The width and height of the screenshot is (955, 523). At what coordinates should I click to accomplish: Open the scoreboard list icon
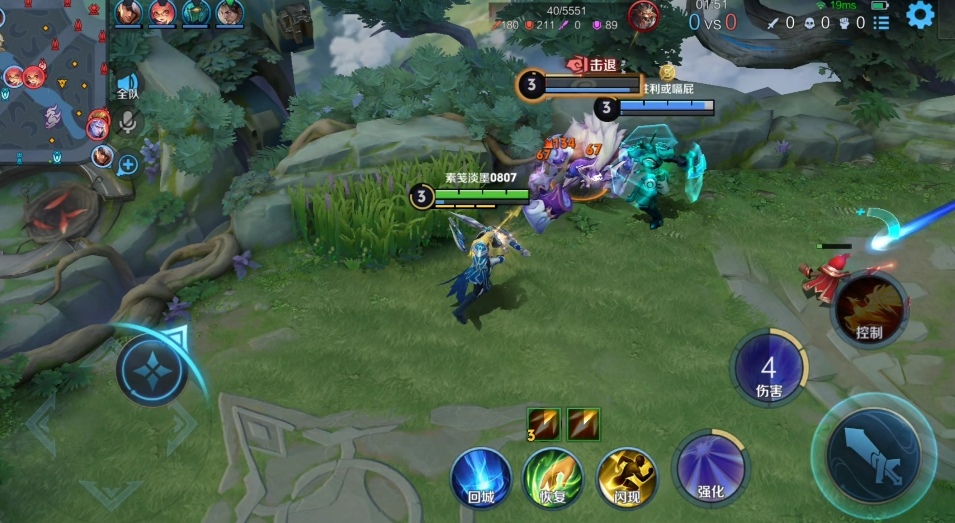(x=881, y=22)
